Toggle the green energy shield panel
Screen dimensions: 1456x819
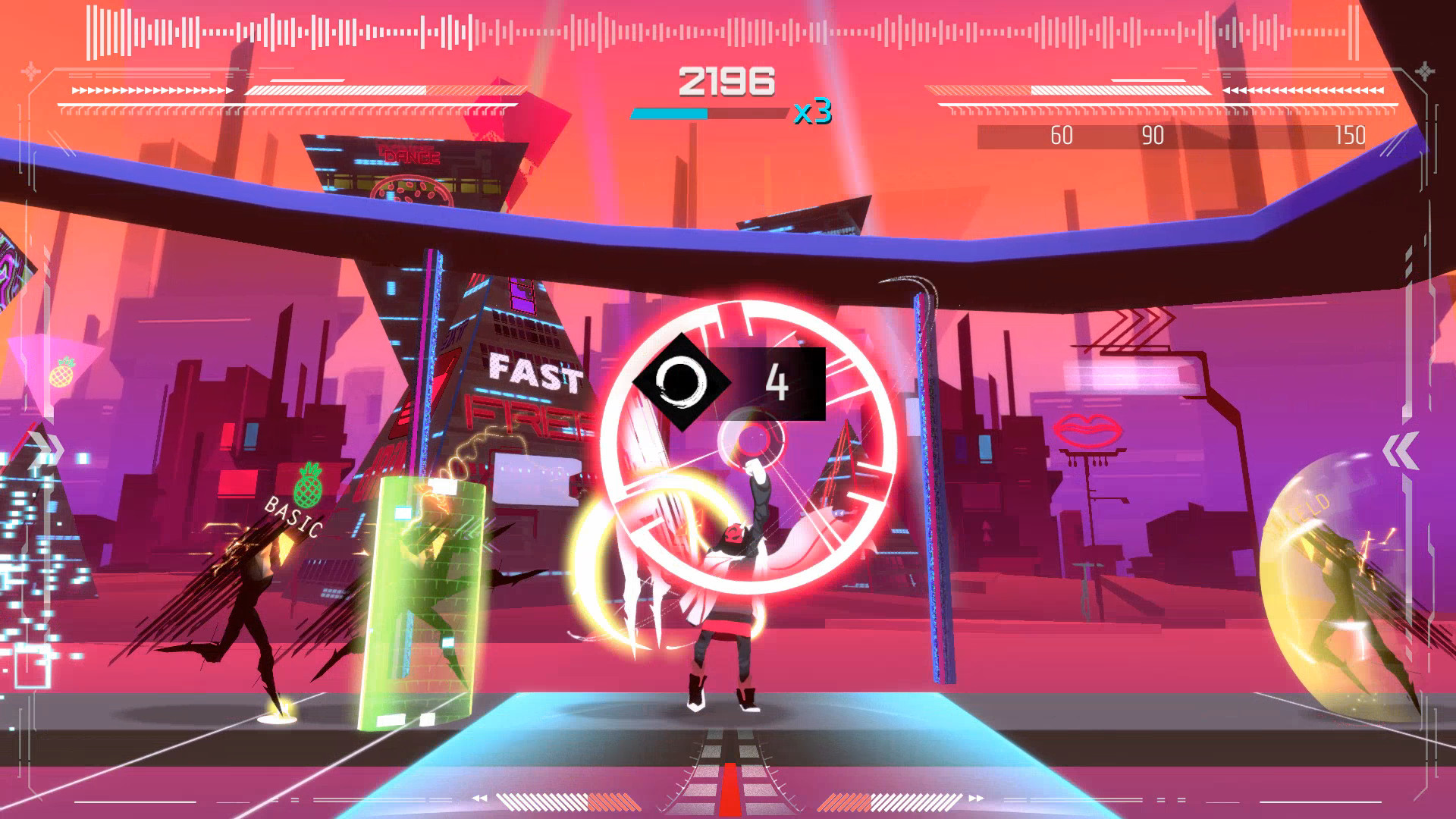[422, 599]
